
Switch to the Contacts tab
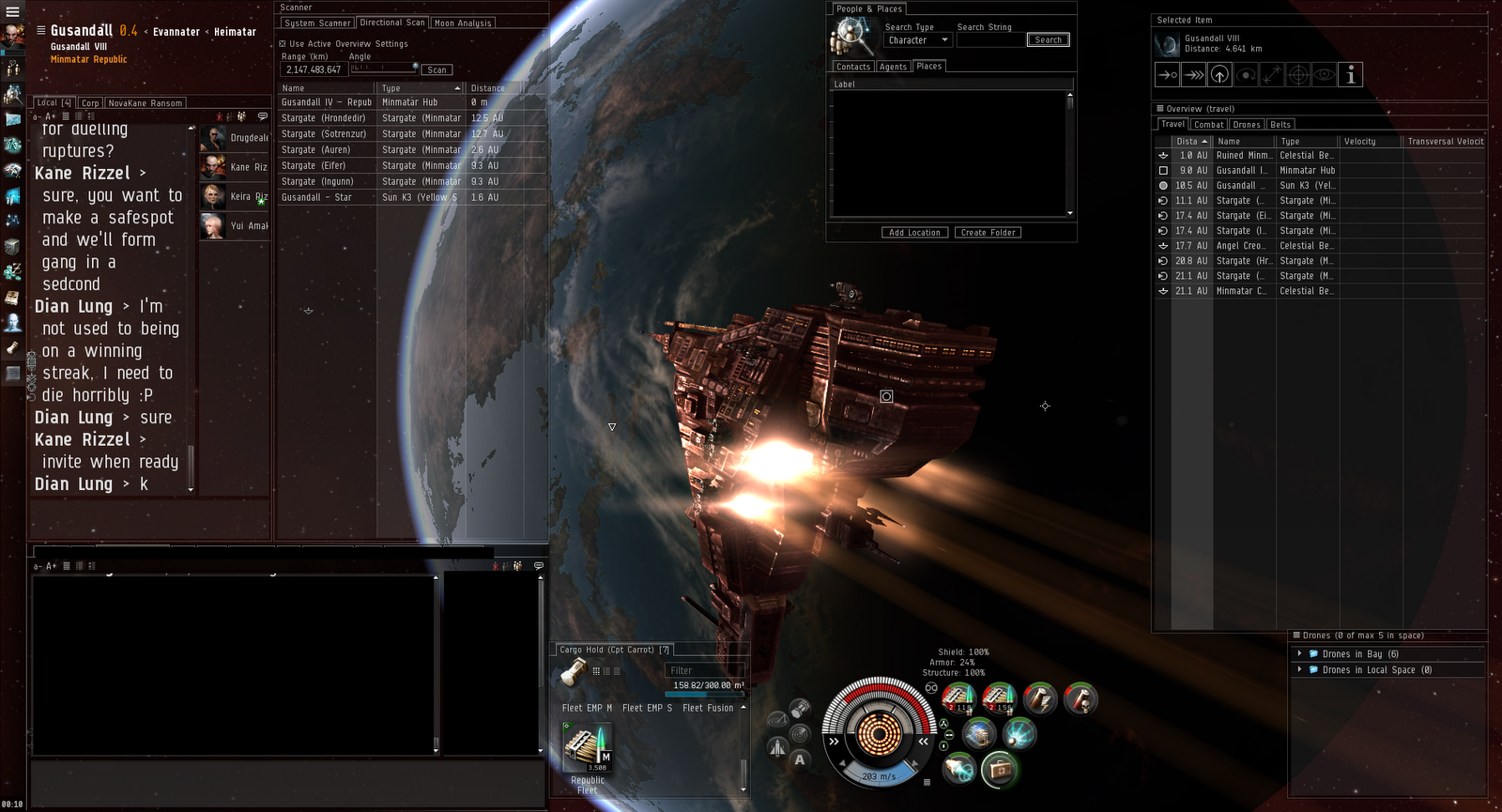coord(852,67)
